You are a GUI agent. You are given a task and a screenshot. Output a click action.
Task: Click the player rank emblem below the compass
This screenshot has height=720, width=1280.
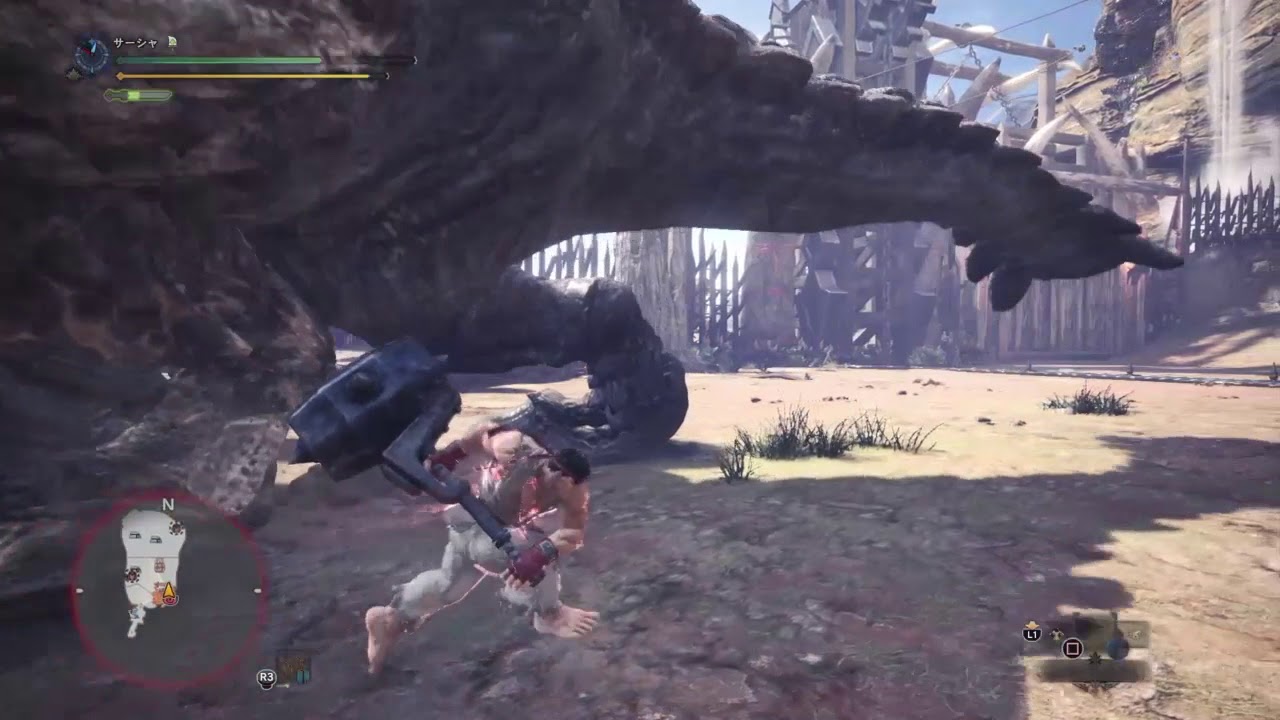tap(74, 74)
